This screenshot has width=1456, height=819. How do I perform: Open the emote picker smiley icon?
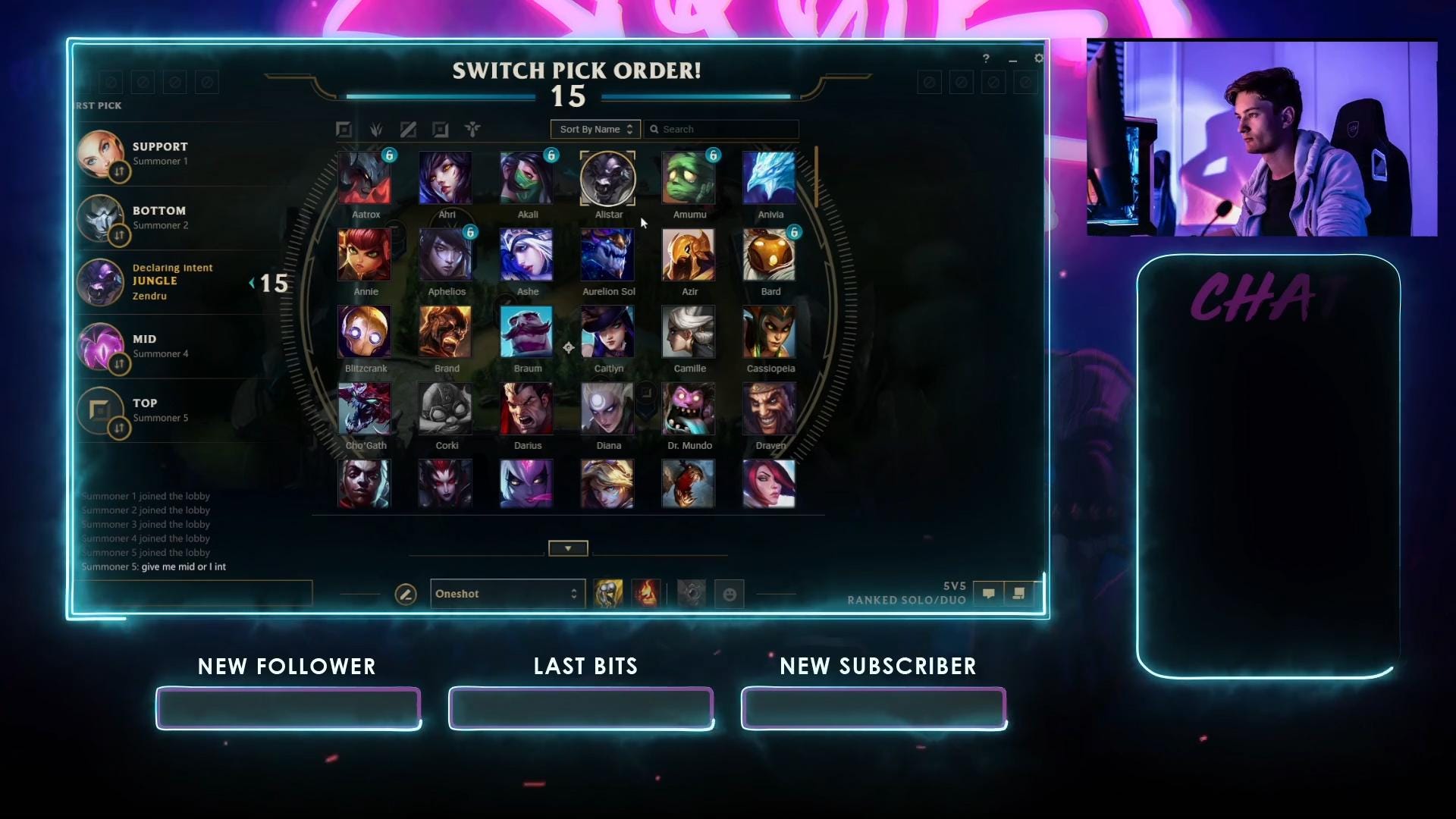[x=729, y=595]
